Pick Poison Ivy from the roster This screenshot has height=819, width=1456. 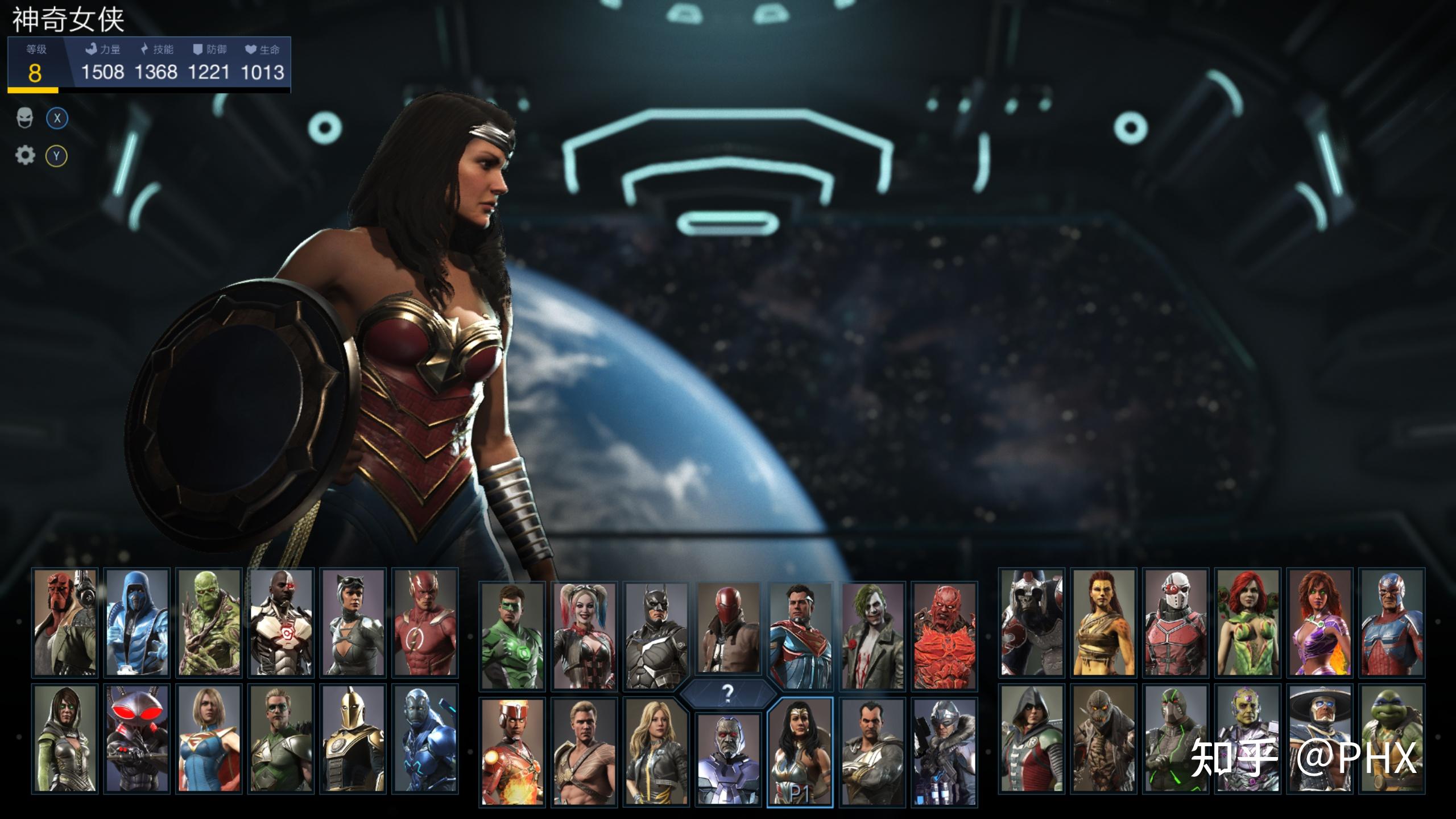point(1247,623)
